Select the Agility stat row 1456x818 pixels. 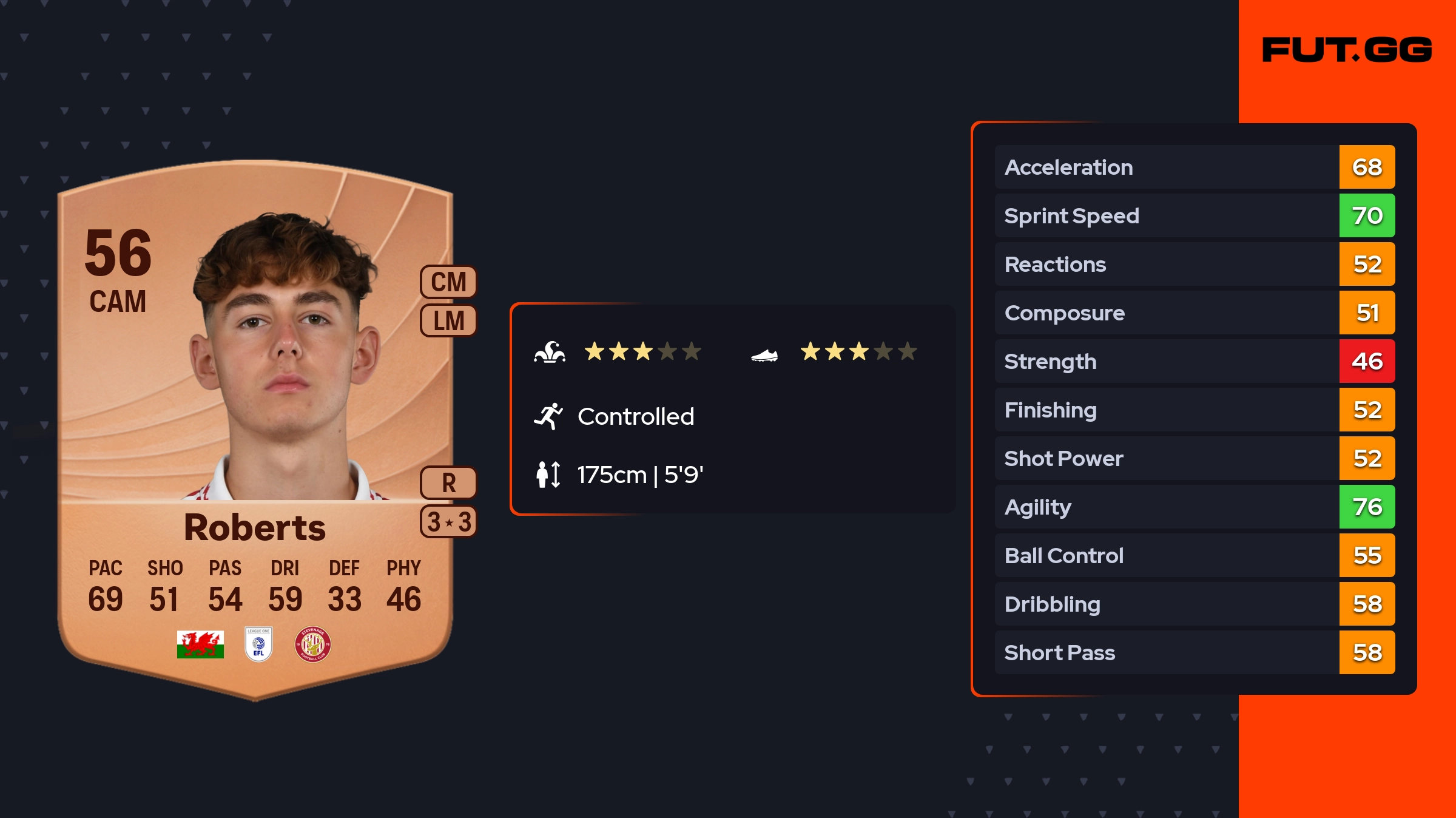pos(1194,507)
